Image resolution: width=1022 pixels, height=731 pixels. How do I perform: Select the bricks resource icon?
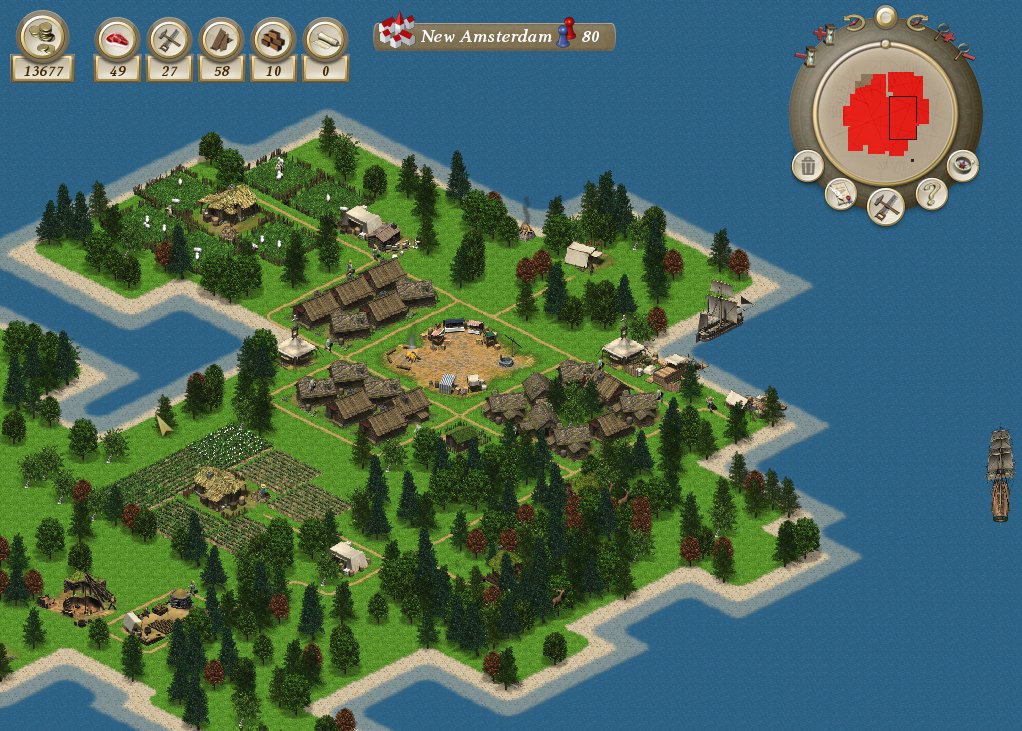[x=273, y=40]
